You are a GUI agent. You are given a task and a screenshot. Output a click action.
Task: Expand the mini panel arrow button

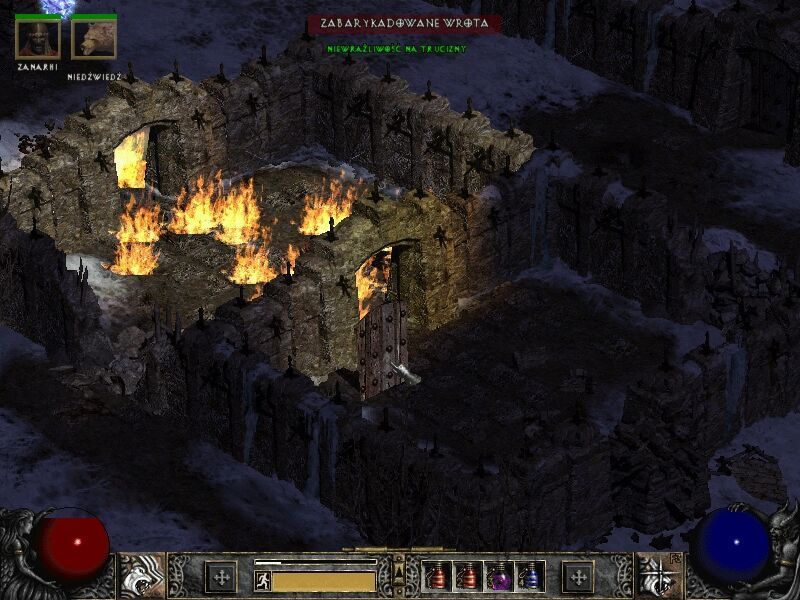pos(398,569)
